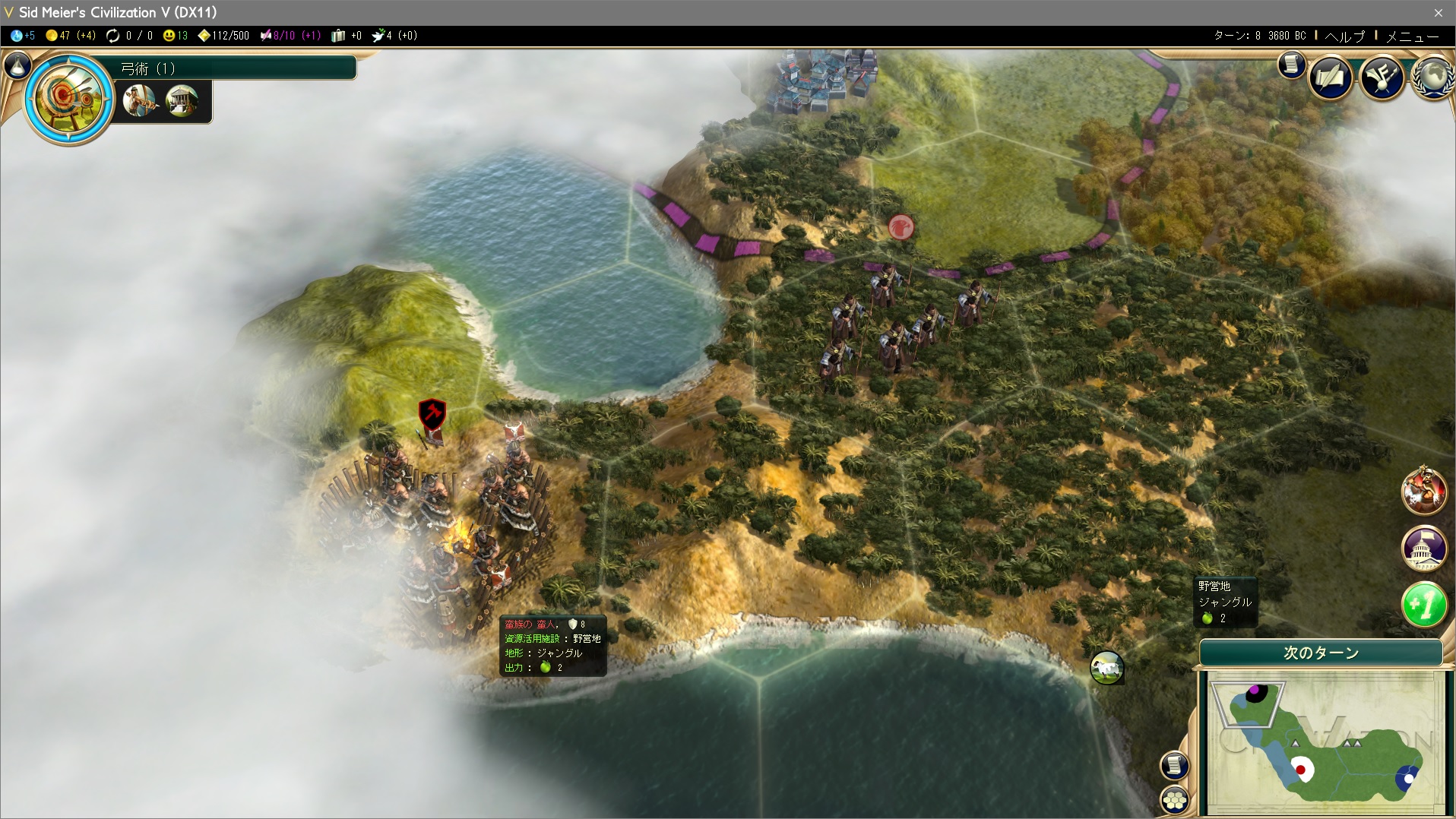This screenshot has width=1456, height=819.
Task: Open the diplomacy globe with laurel wreath
Action: [x=1434, y=77]
